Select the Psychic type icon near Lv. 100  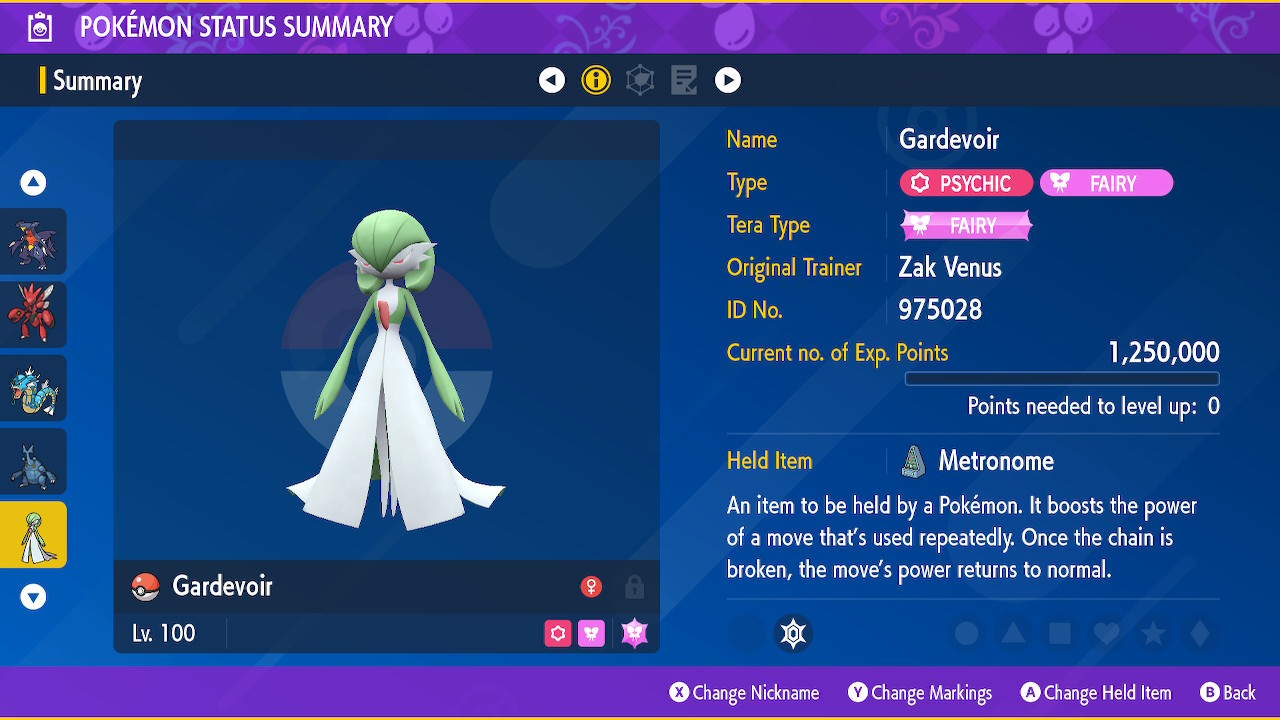pyautogui.click(x=557, y=633)
